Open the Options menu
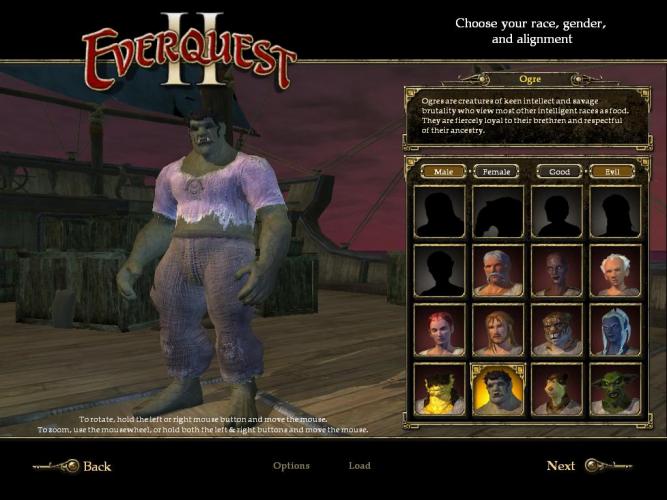The height and width of the screenshot is (500, 667). (291, 466)
